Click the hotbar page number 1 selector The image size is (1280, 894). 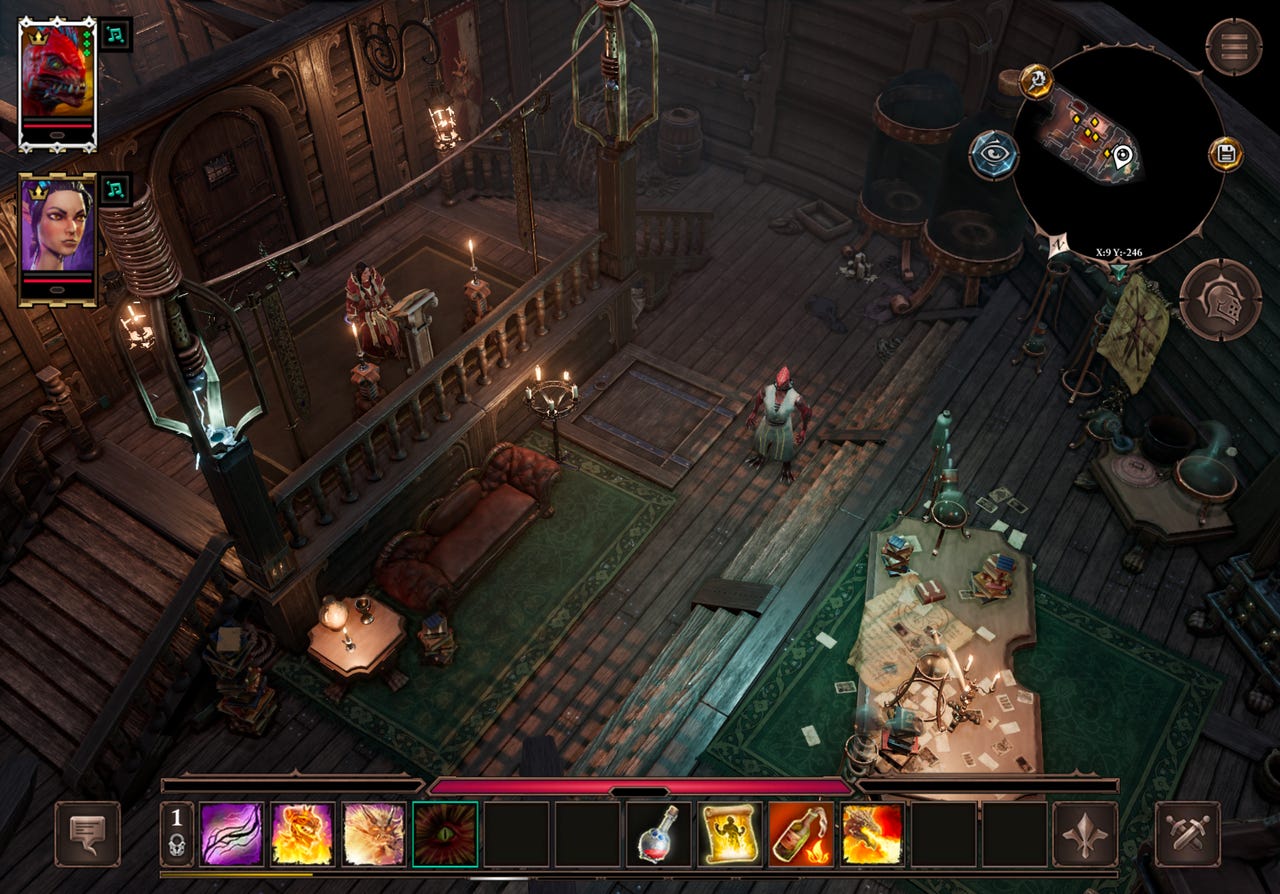tap(177, 833)
